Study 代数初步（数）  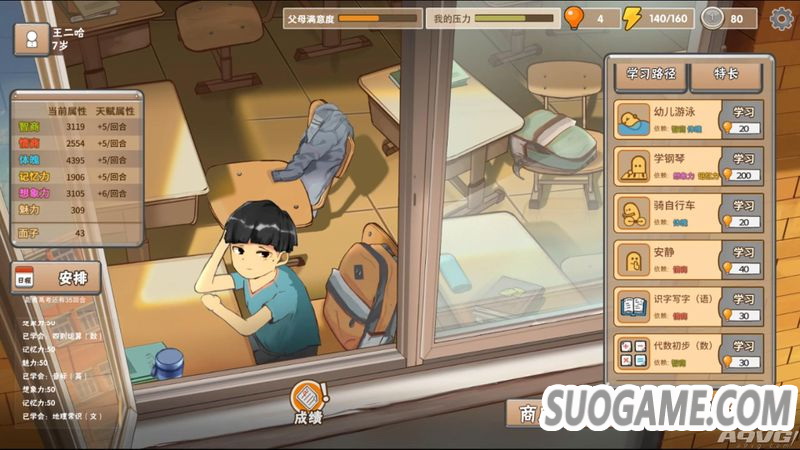(742, 354)
